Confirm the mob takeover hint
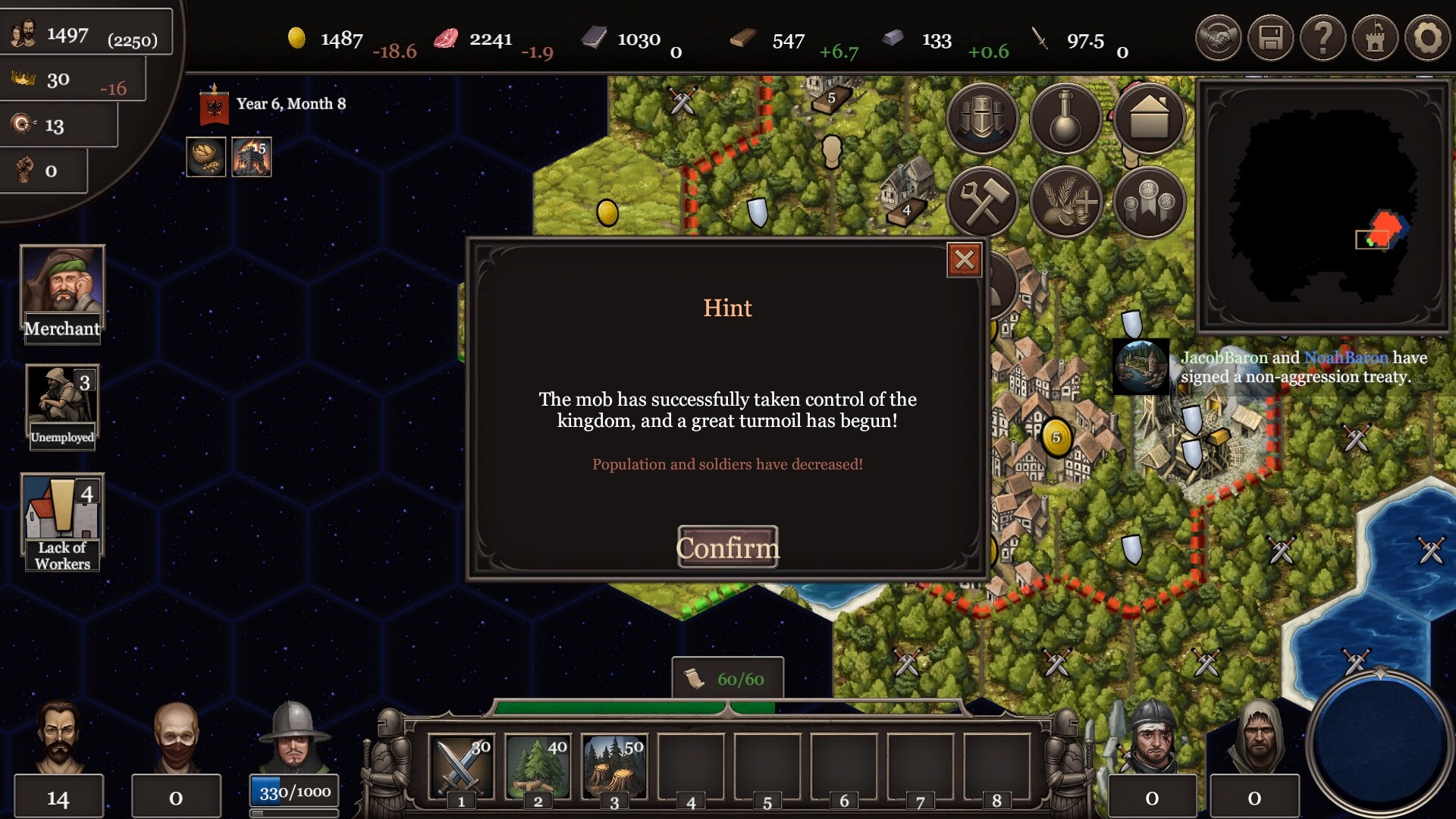This screenshot has width=1456, height=819. point(727,547)
